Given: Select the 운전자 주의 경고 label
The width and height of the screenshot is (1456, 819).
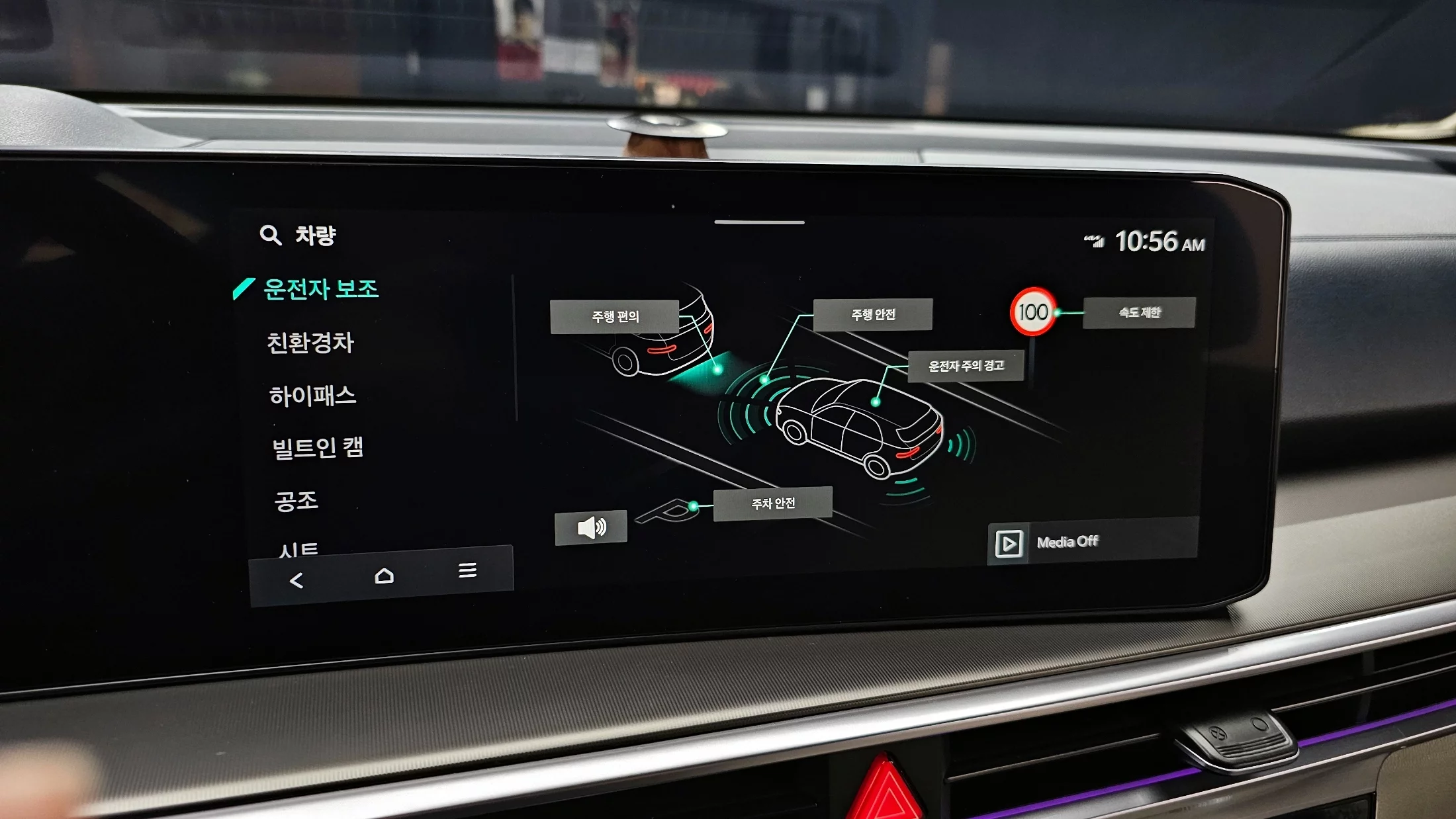Looking at the screenshot, I should 966,366.
